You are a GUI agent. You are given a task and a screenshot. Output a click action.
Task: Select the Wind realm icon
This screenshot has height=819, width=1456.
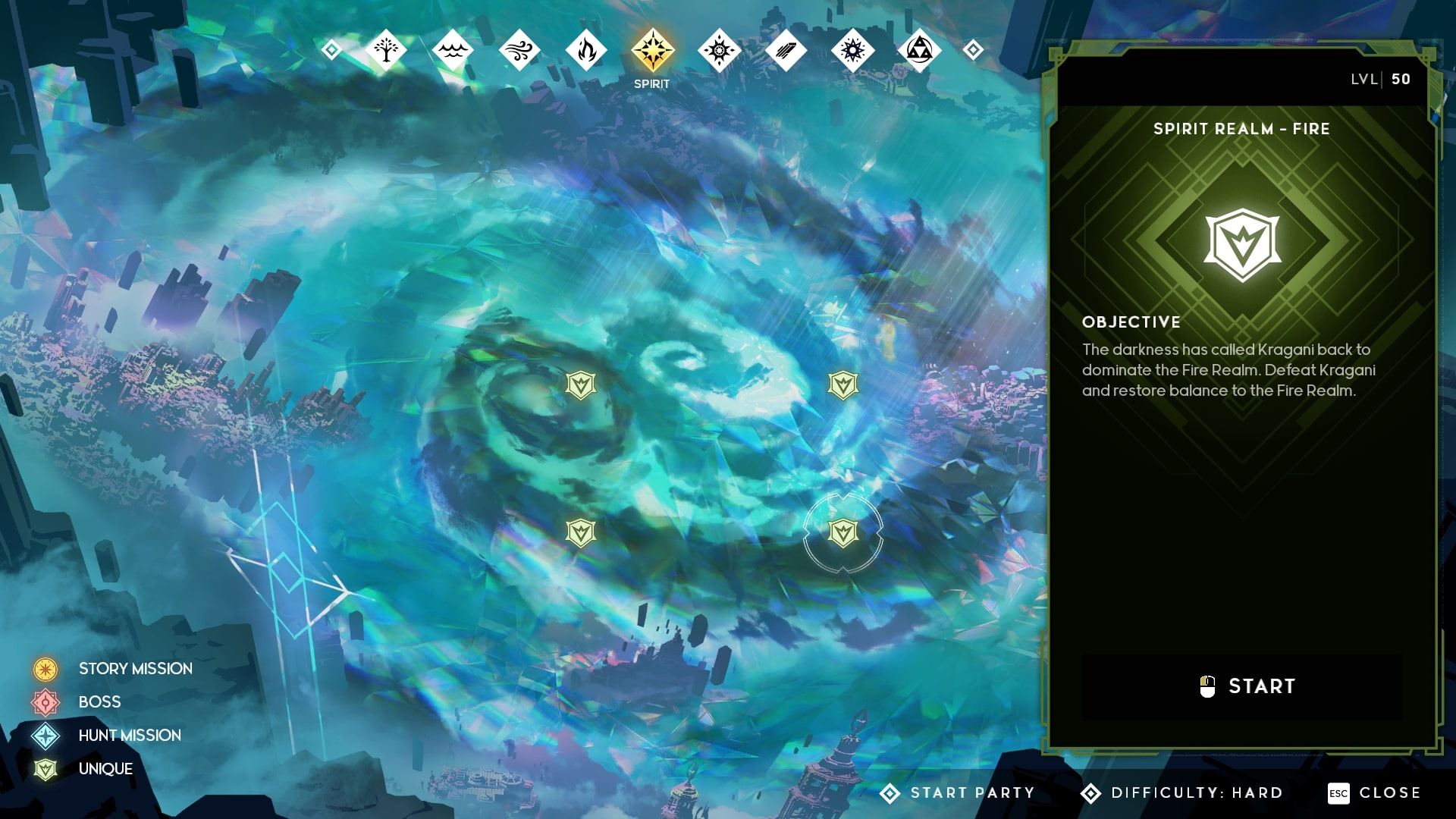(x=519, y=49)
